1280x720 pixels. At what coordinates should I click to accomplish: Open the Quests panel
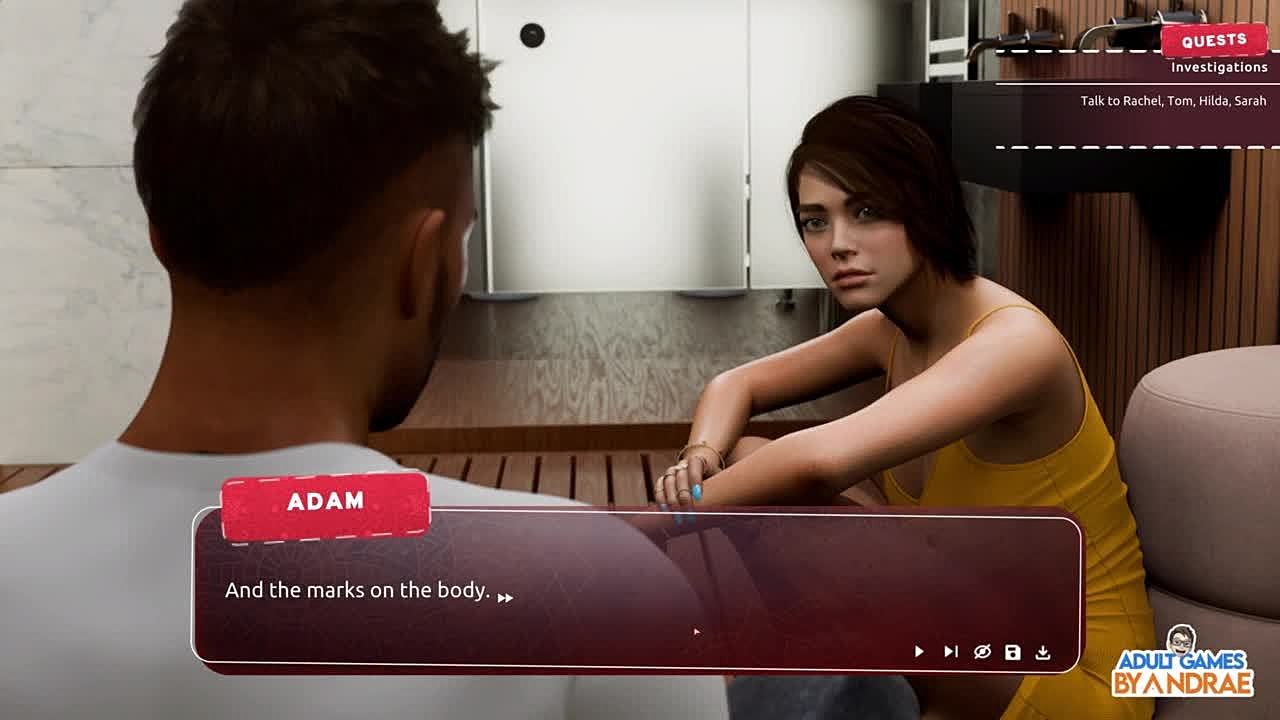(x=1213, y=41)
